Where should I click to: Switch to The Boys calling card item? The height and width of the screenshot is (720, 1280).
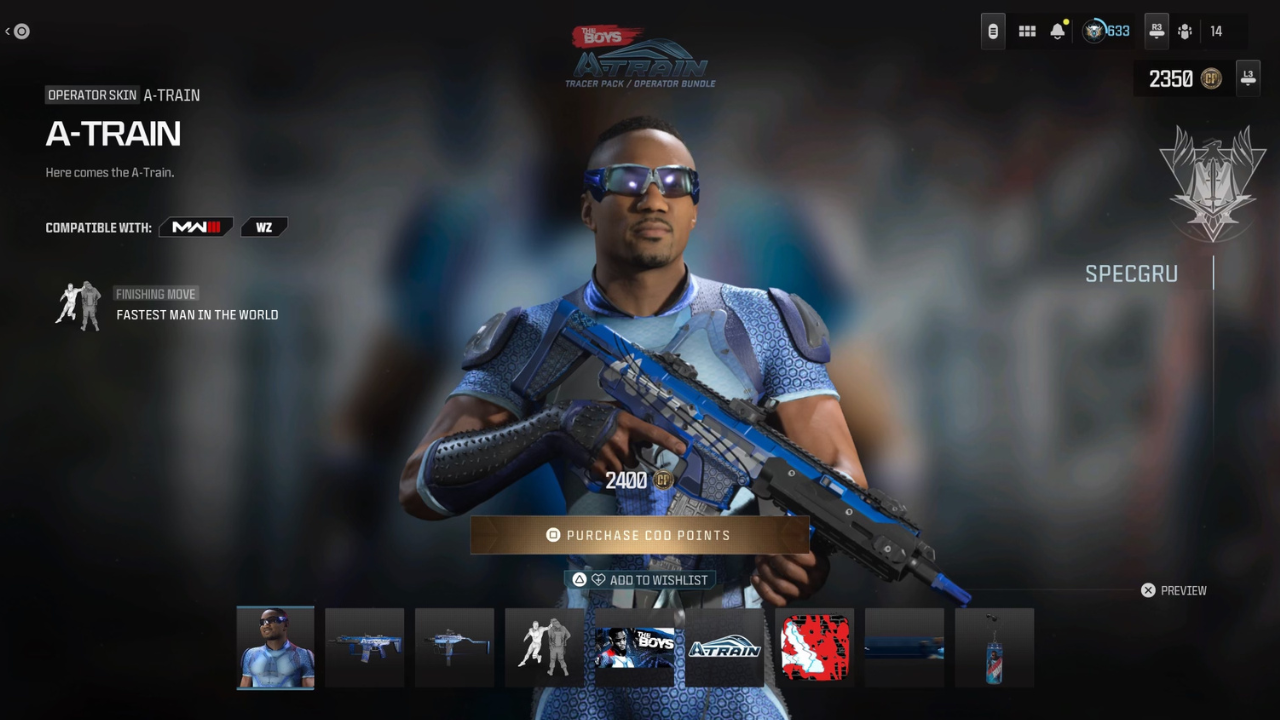pos(634,647)
